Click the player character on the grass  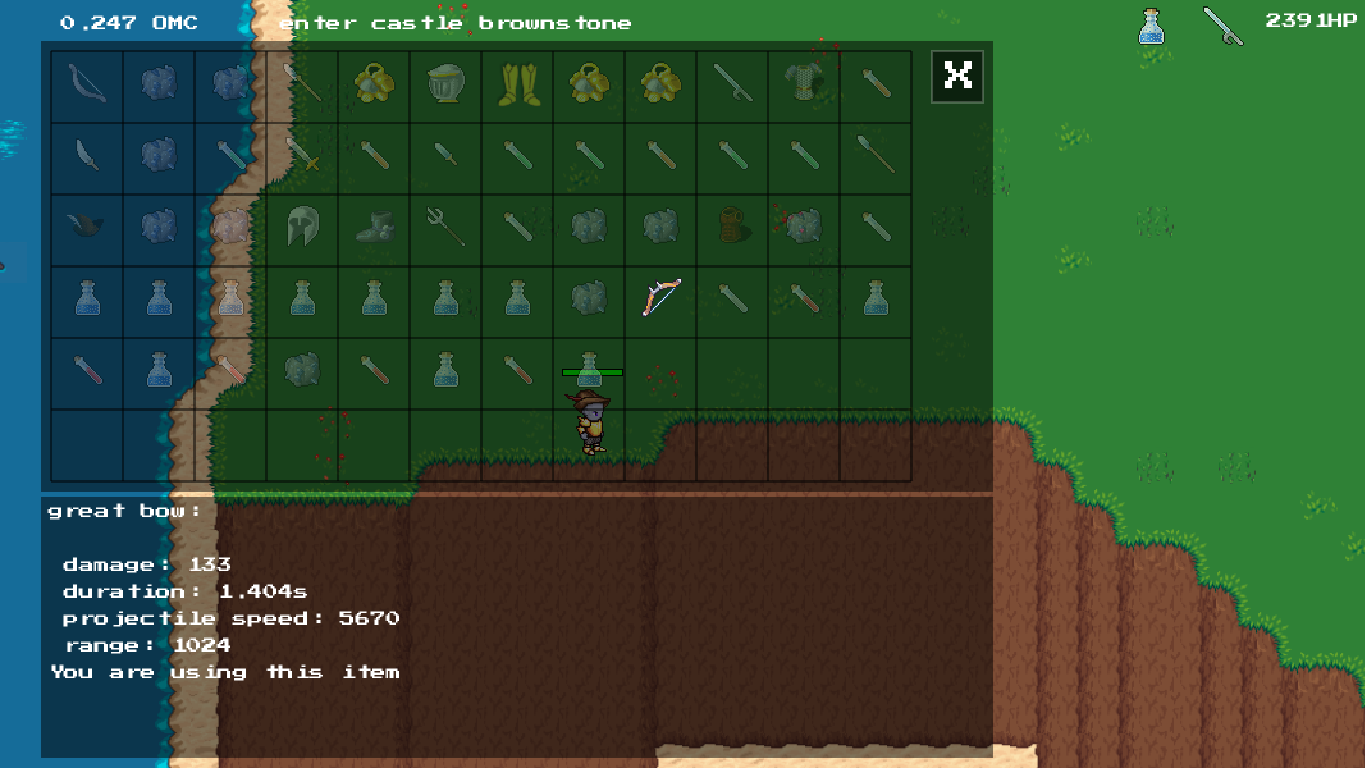coord(590,420)
